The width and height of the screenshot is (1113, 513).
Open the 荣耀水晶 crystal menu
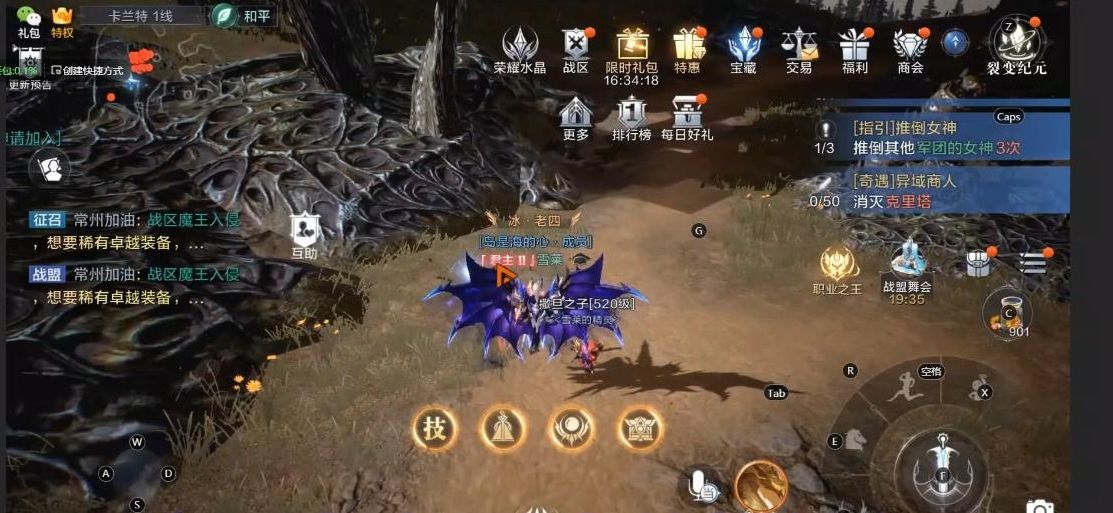pos(520,48)
